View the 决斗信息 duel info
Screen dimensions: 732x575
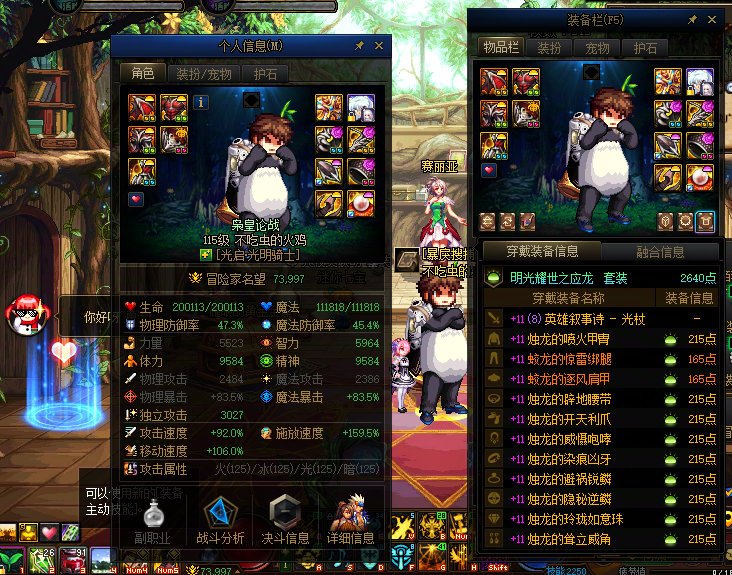(x=284, y=521)
